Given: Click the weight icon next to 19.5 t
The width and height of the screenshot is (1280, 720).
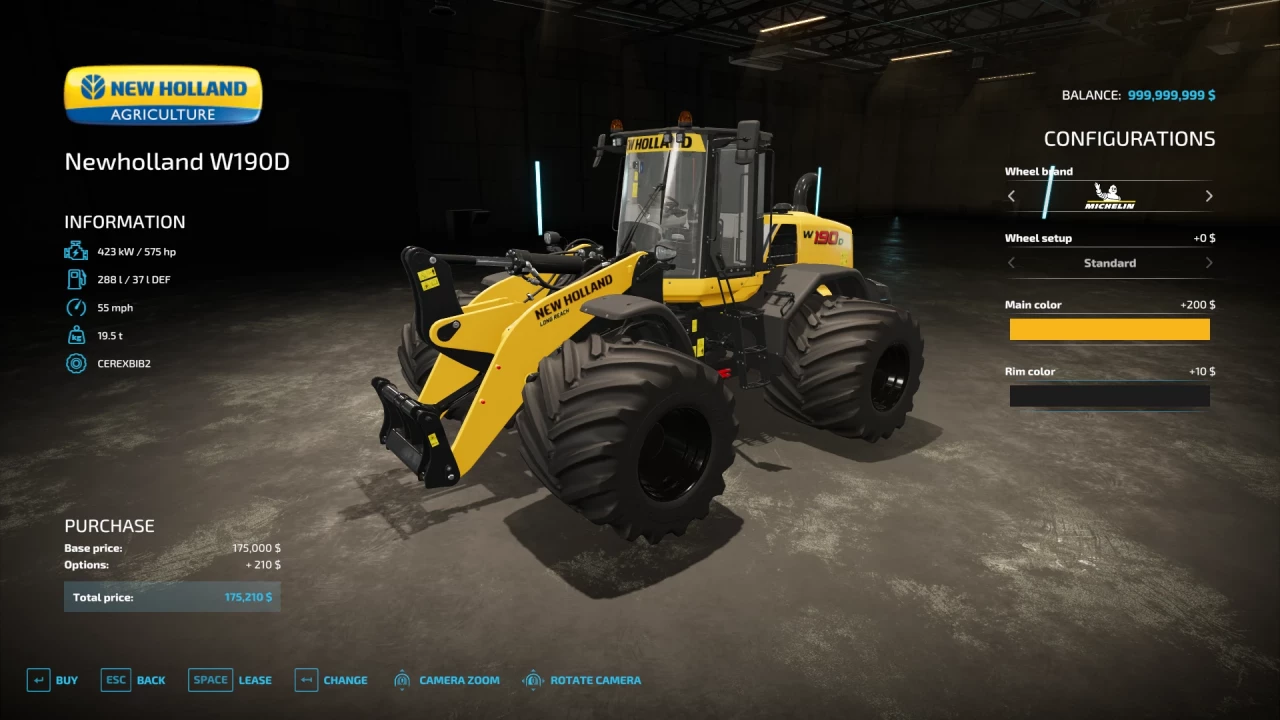Looking at the screenshot, I should tap(76, 335).
